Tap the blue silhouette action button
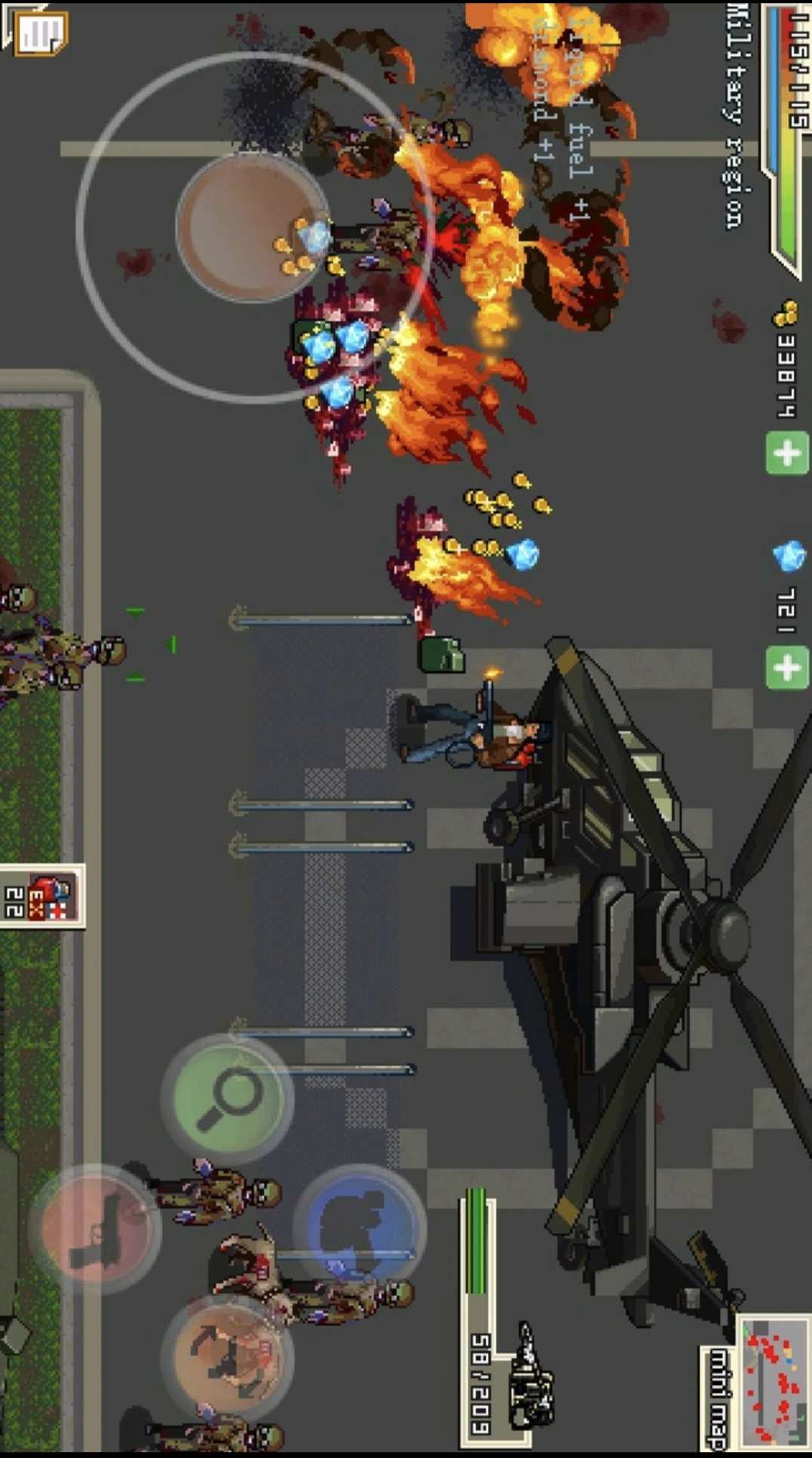 pyautogui.click(x=359, y=1227)
